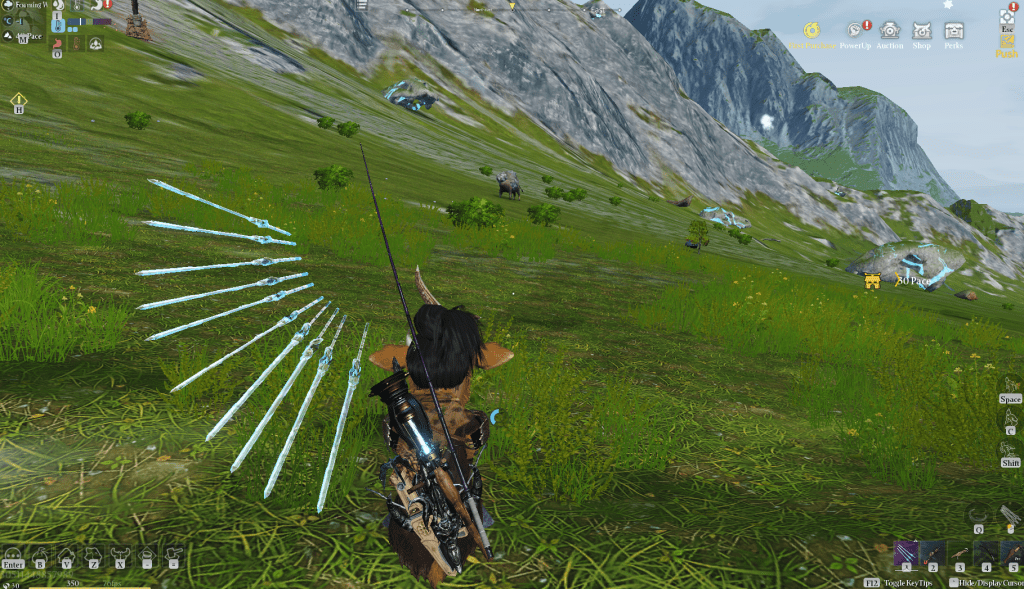Click the yellow quest alert diamond
This screenshot has width=1024, height=589.
click(x=18, y=99)
